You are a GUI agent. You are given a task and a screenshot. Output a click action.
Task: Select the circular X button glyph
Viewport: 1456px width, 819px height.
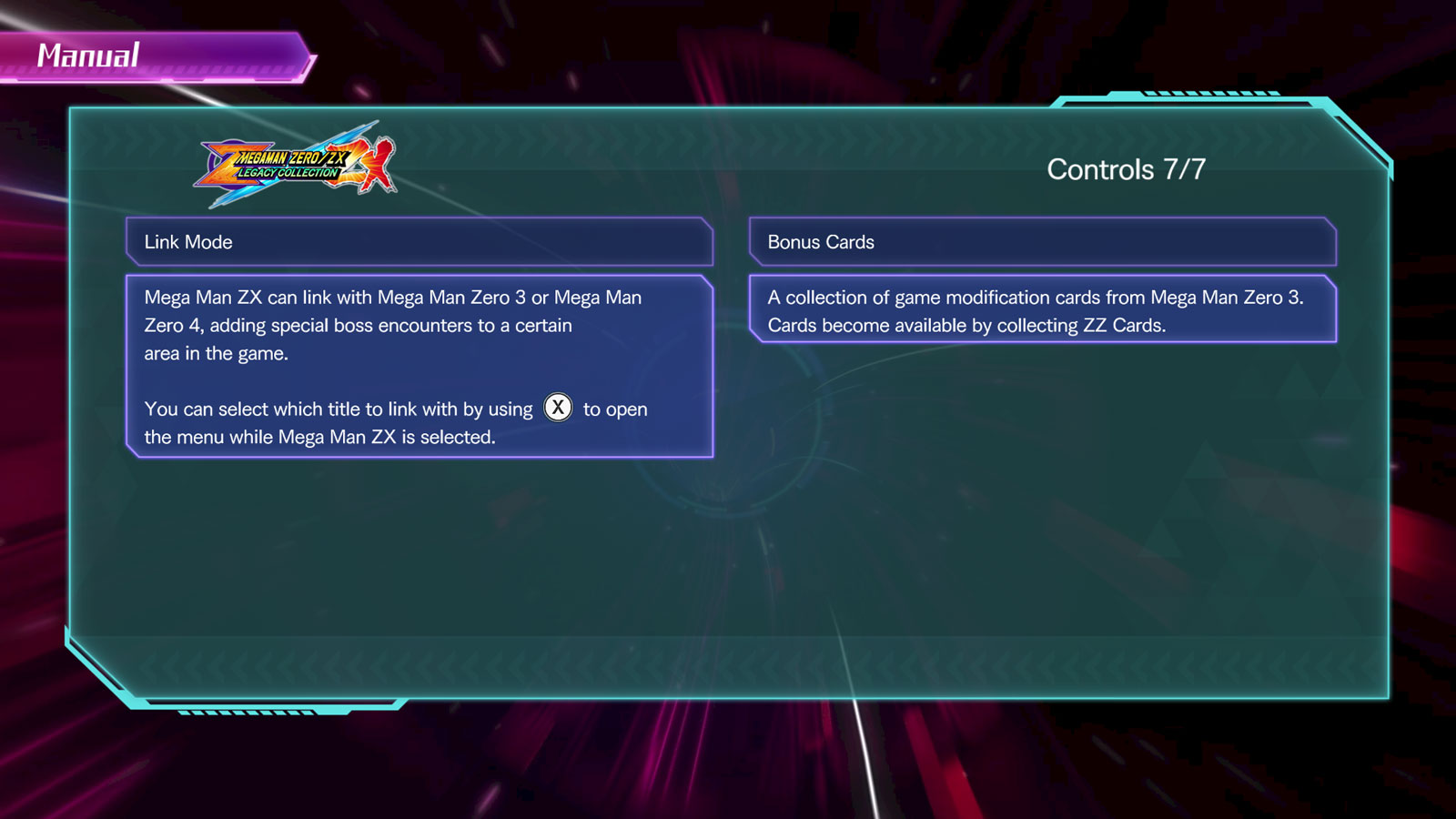point(558,409)
